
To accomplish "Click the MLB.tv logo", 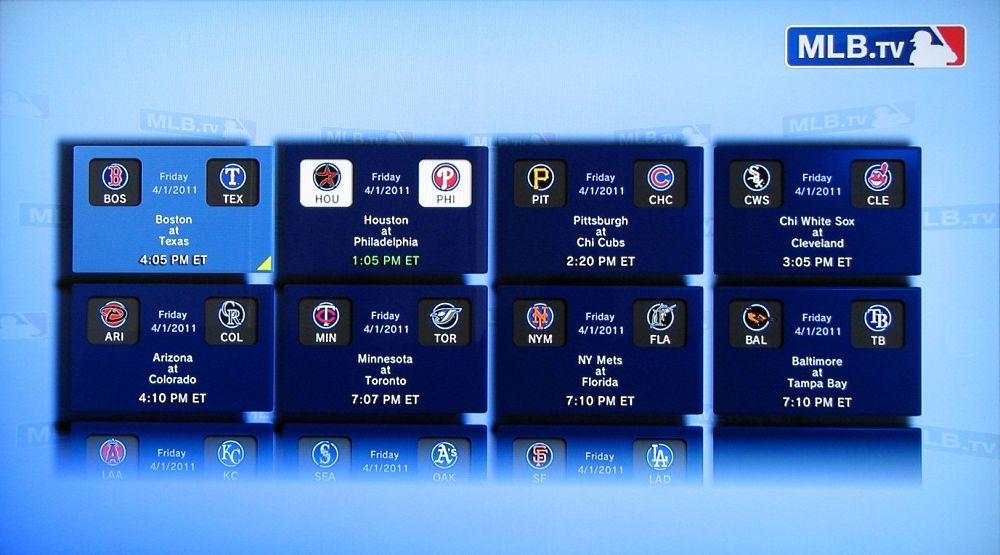I will (x=875, y=46).
